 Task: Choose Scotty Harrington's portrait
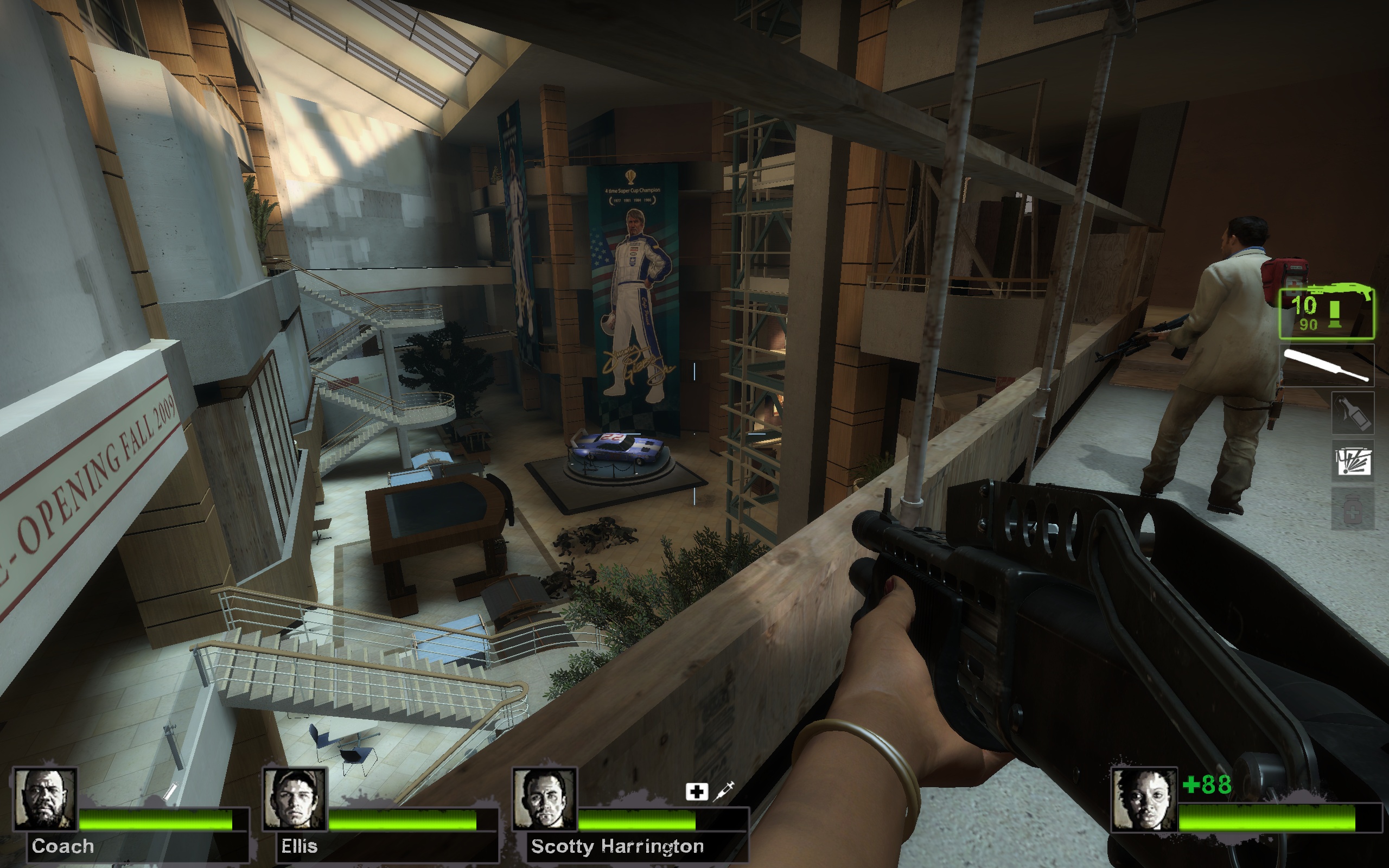[x=544, y=799]
